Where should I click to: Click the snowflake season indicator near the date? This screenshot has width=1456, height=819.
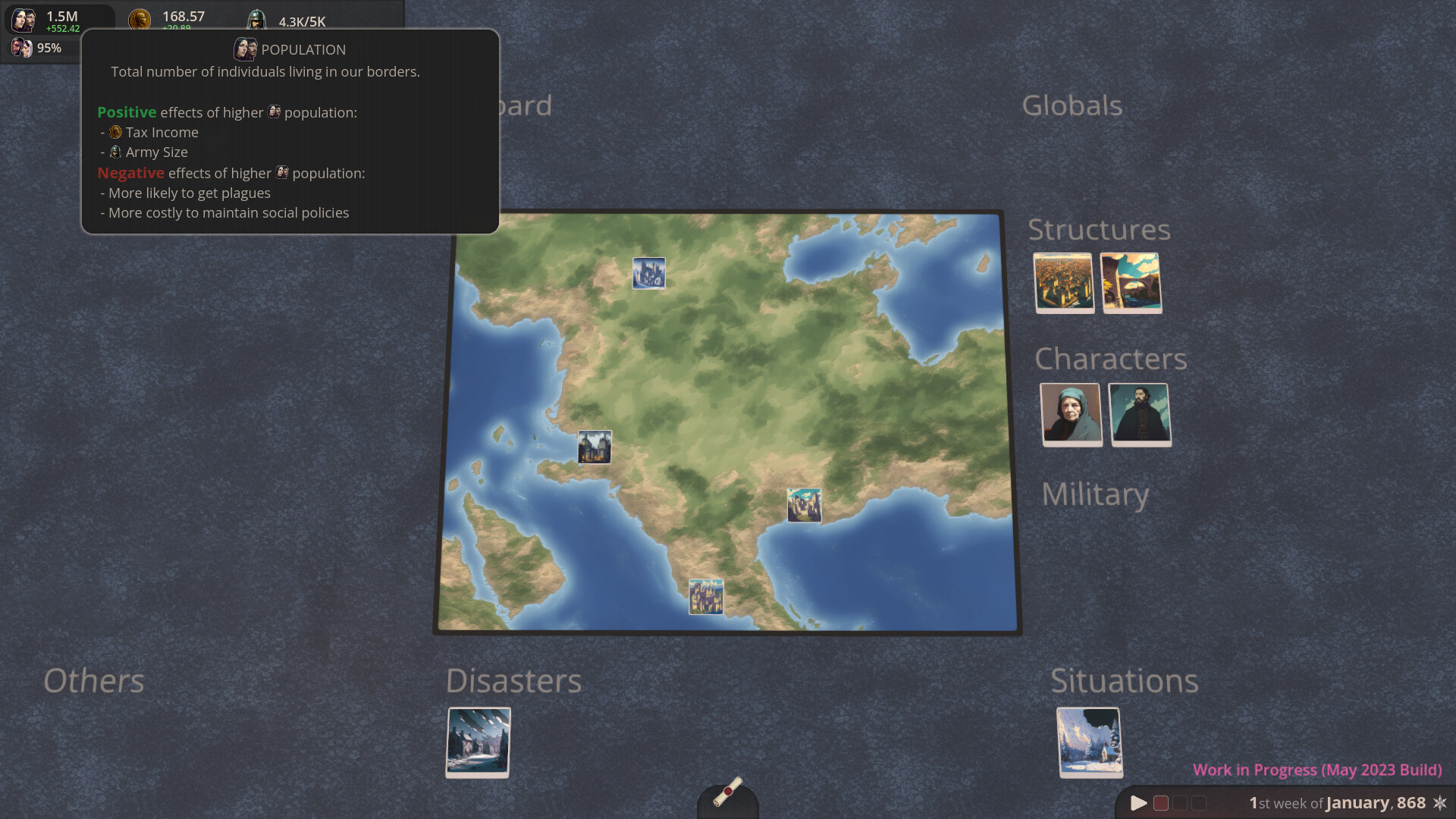click(1439, 803)
